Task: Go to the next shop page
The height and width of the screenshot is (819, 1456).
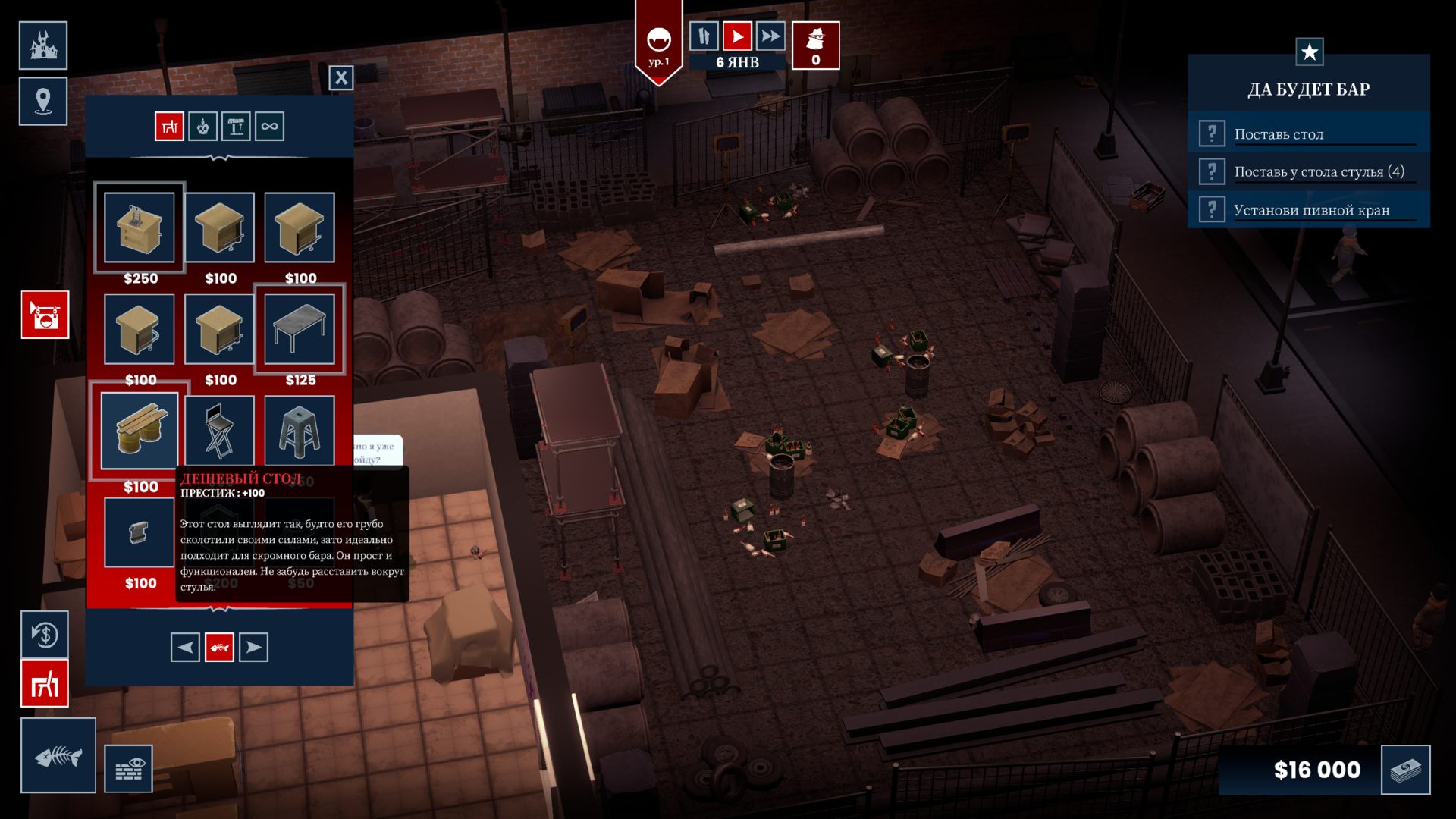Action: point(253,647)
